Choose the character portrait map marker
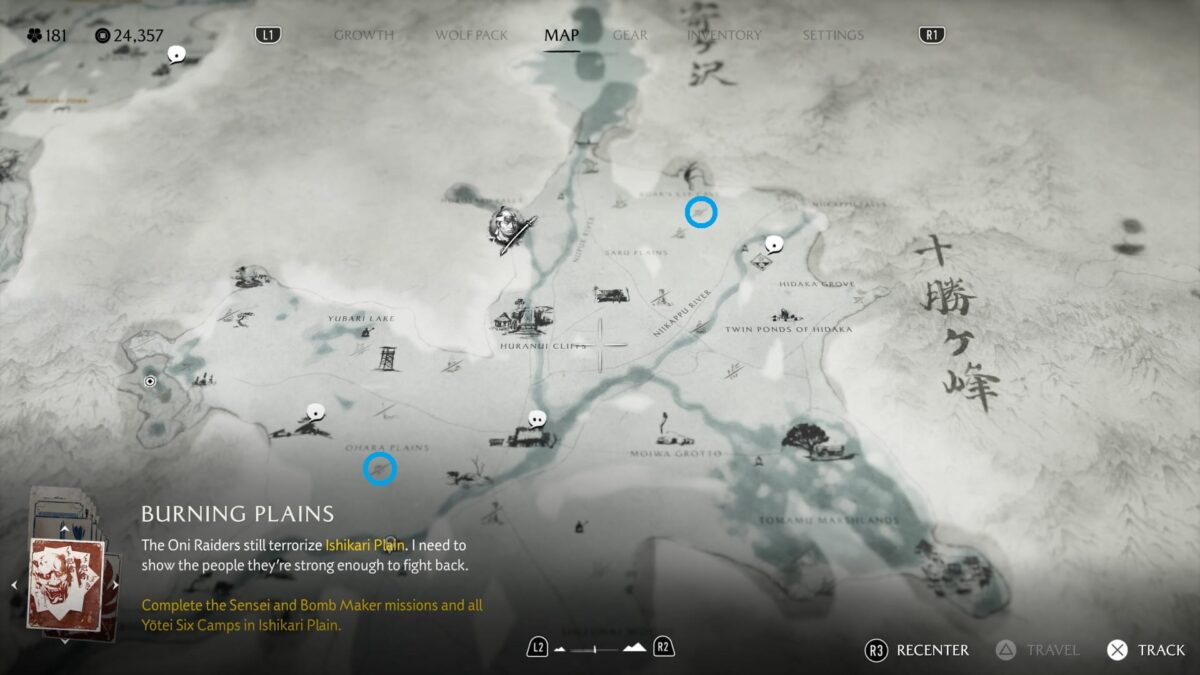1200x675 pixels. click(x=511, y=229)
